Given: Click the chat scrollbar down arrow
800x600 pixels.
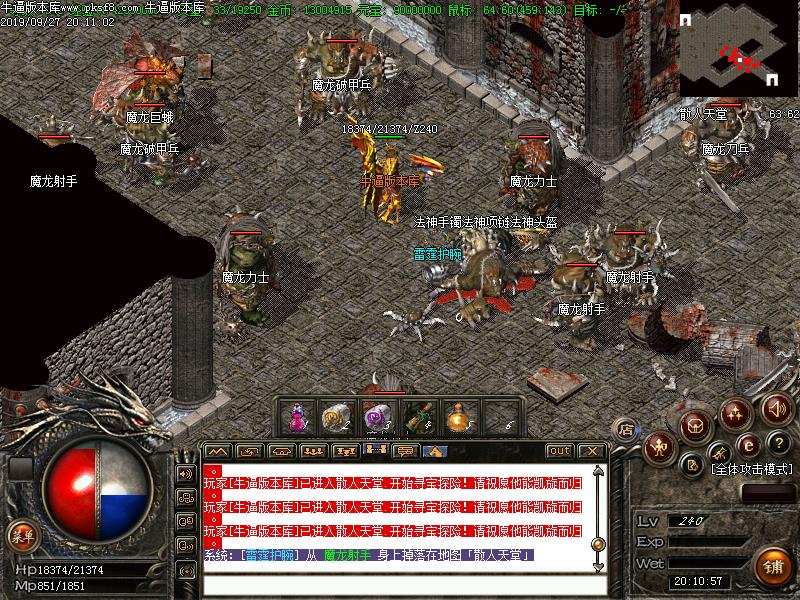Looking at the screenshot, I should pyautogui.click(x=598, y=565).
